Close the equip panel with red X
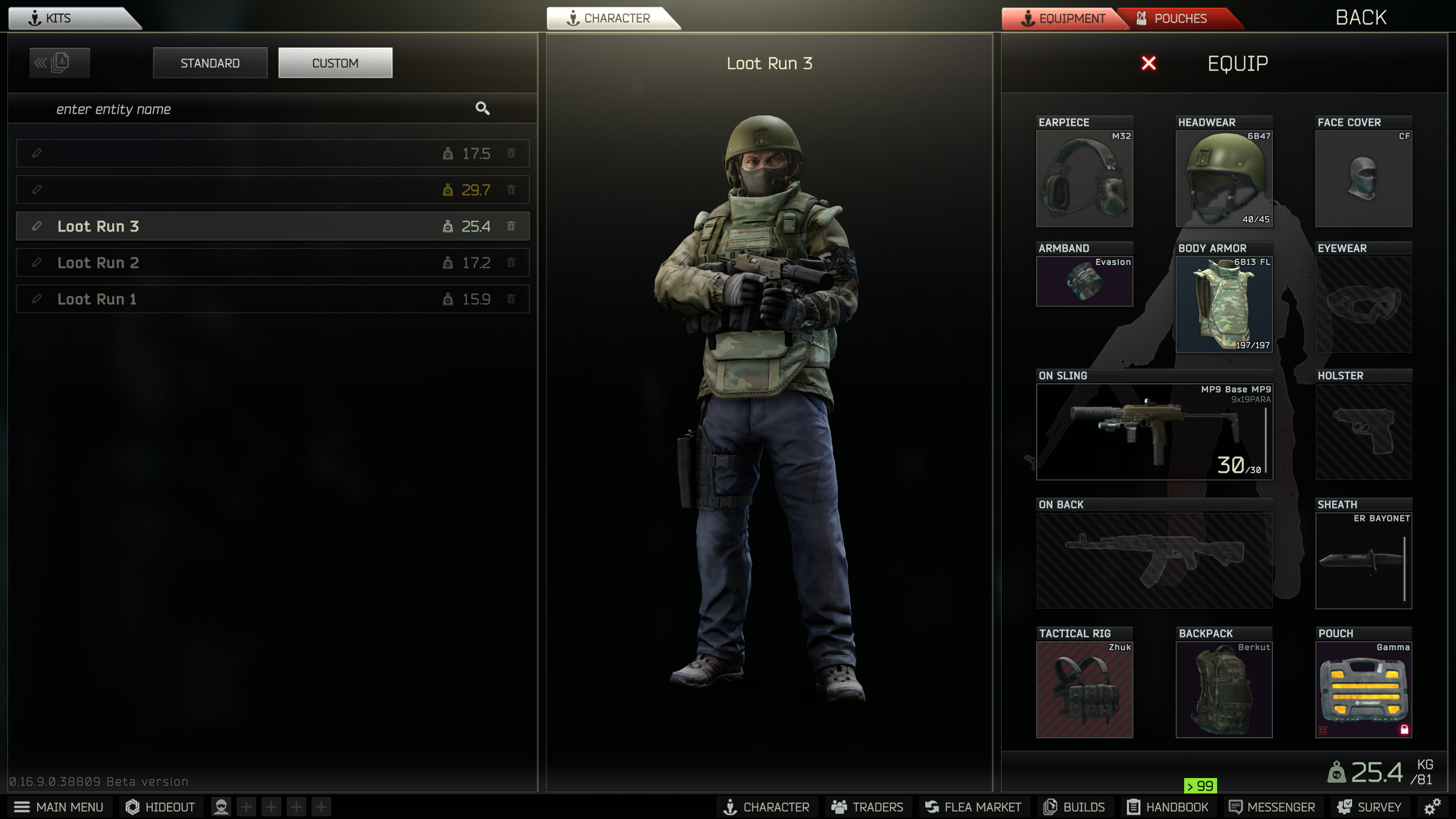Screen dimensions: 1456x819 [x=1149, y=63]
